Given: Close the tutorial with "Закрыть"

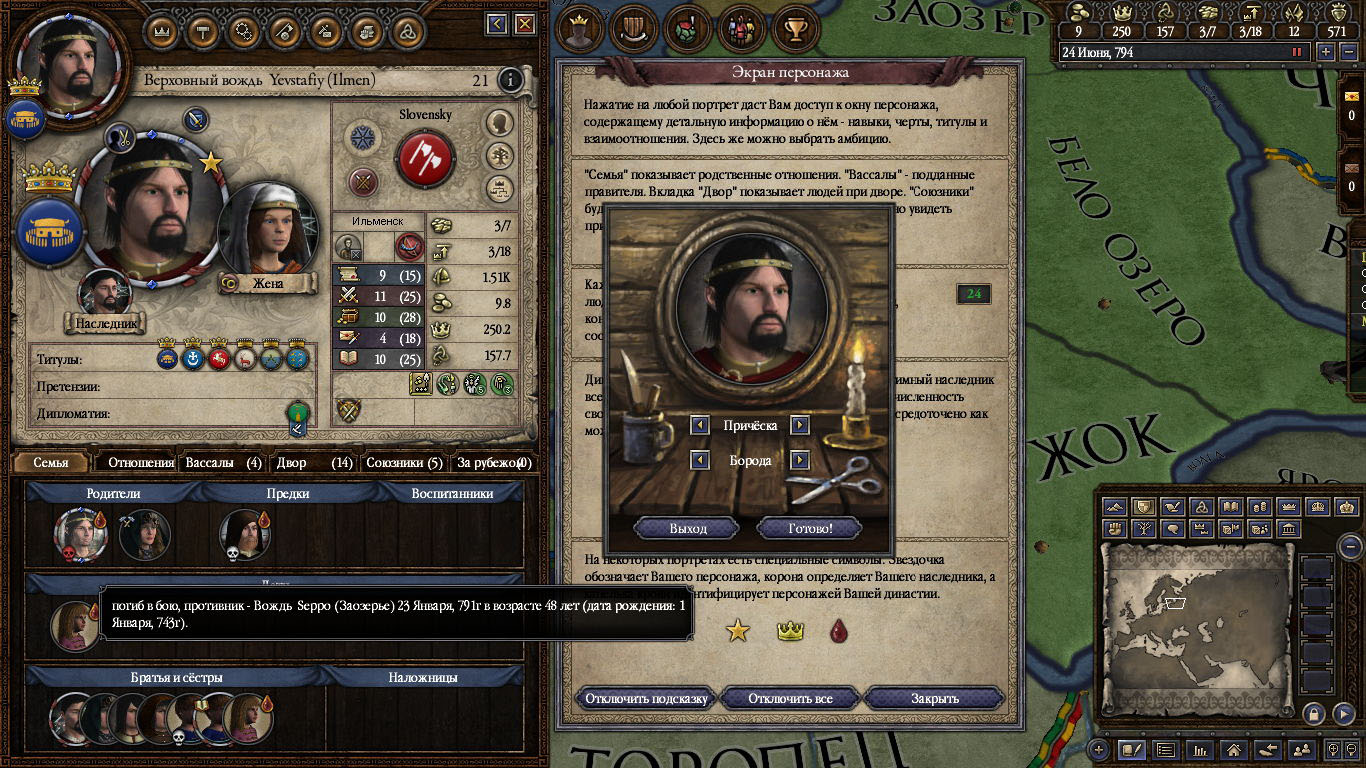Looking at the screenshot, I should click(934, 698).
